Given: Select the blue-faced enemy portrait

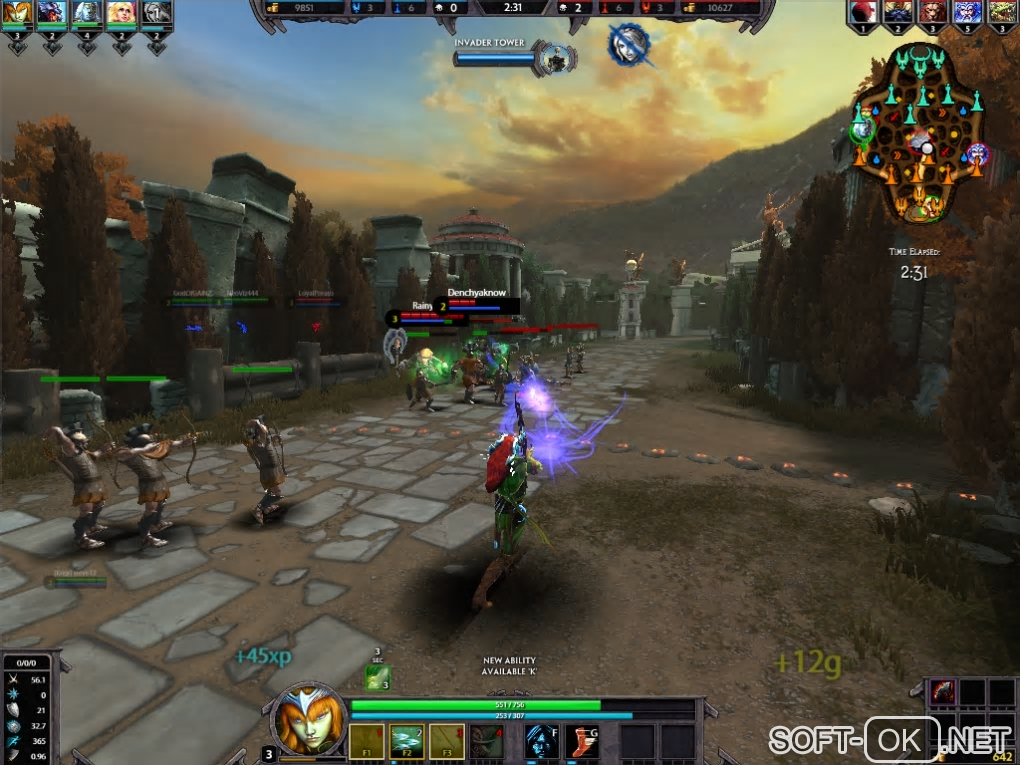Looking at the screenshot, I should click(966, 12).
